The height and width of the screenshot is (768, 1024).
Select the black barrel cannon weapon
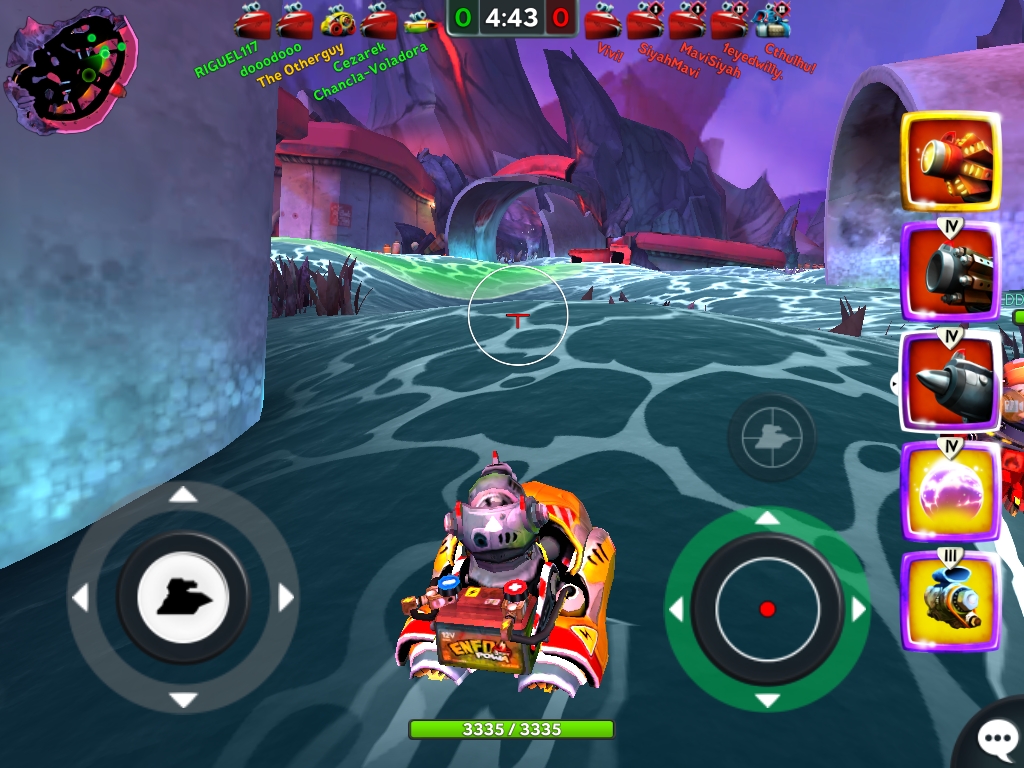click(950, 271)
